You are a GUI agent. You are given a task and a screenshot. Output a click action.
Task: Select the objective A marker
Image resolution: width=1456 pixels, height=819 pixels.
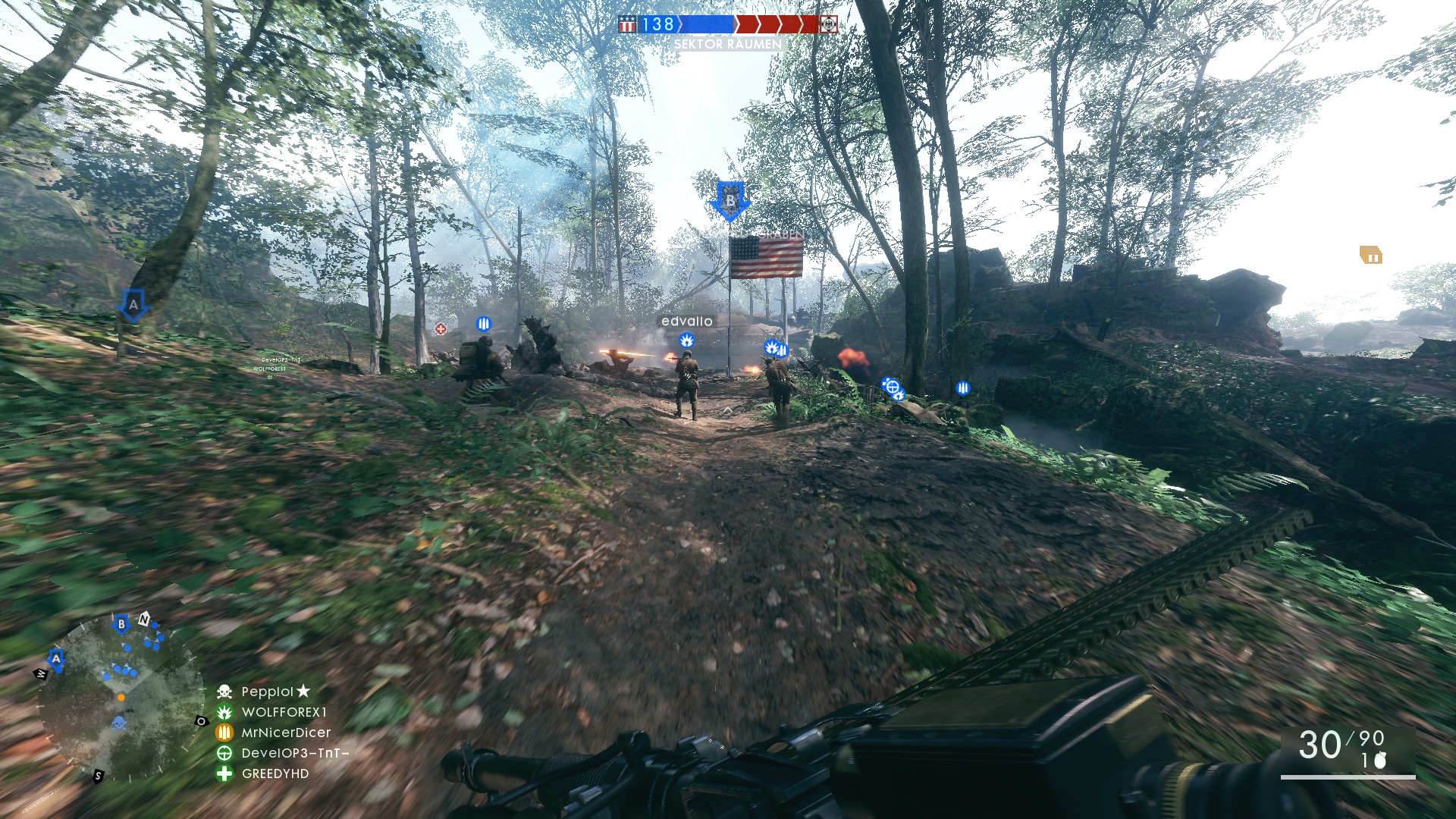tap(133, 306)
